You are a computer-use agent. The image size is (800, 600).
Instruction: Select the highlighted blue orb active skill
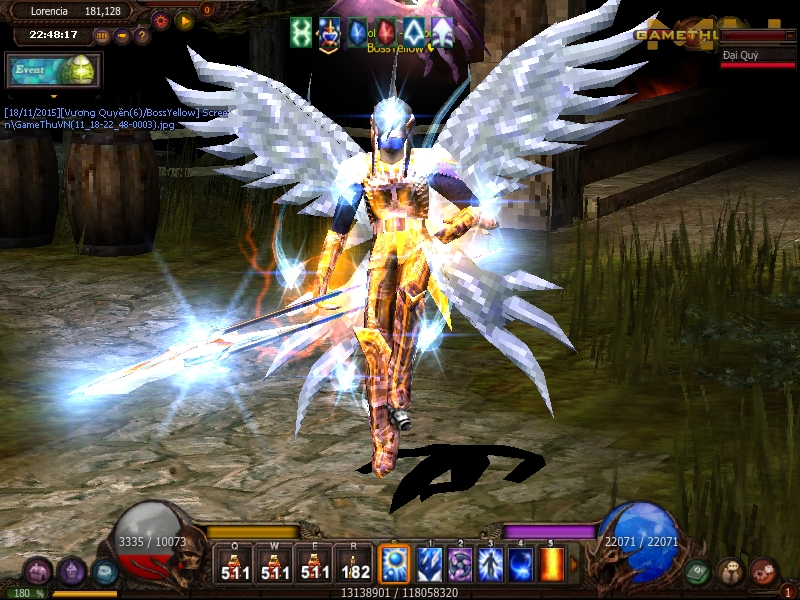pos(393,564)
